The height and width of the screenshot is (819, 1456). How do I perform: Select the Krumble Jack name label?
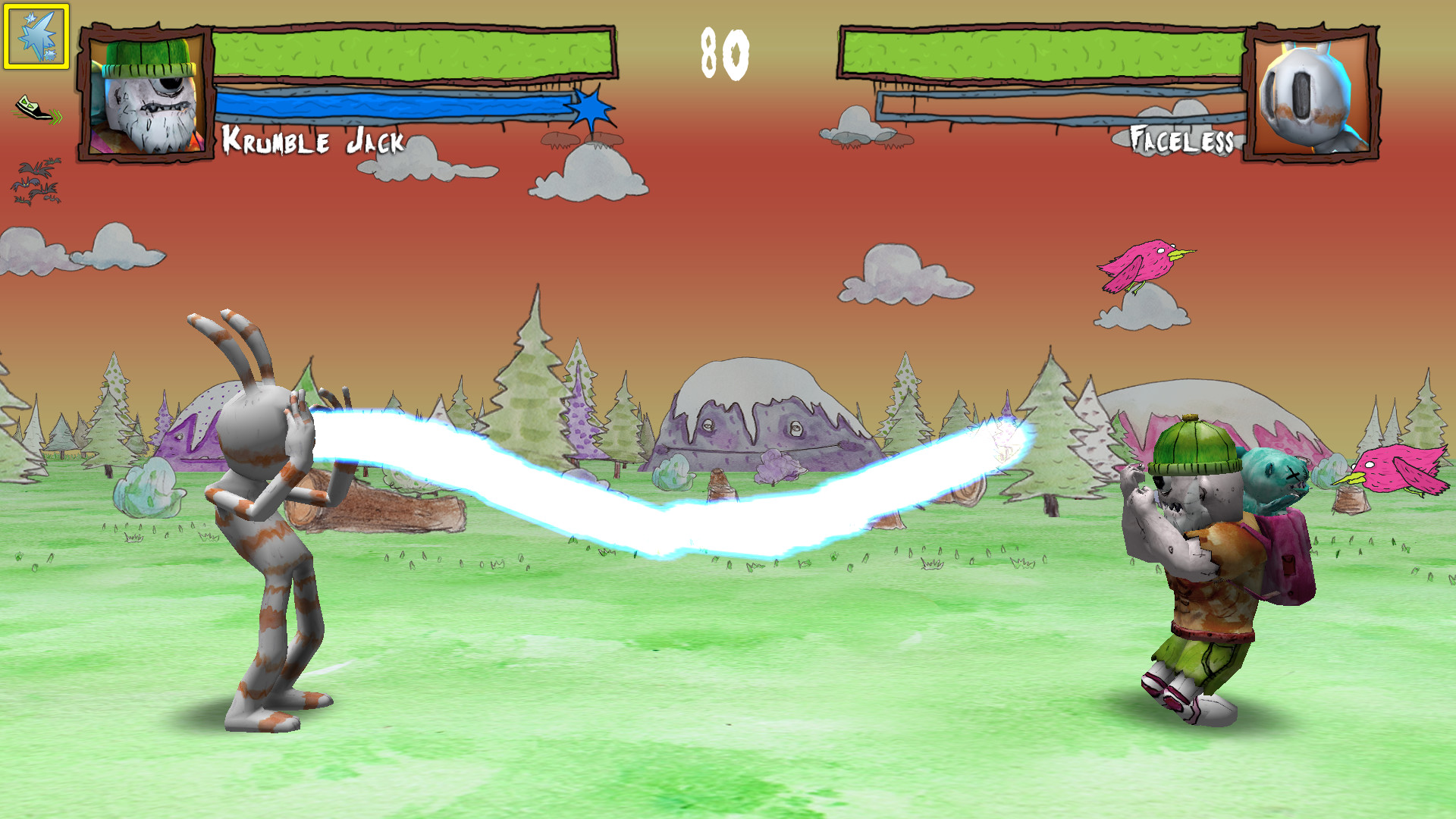(x=312, y=140)
